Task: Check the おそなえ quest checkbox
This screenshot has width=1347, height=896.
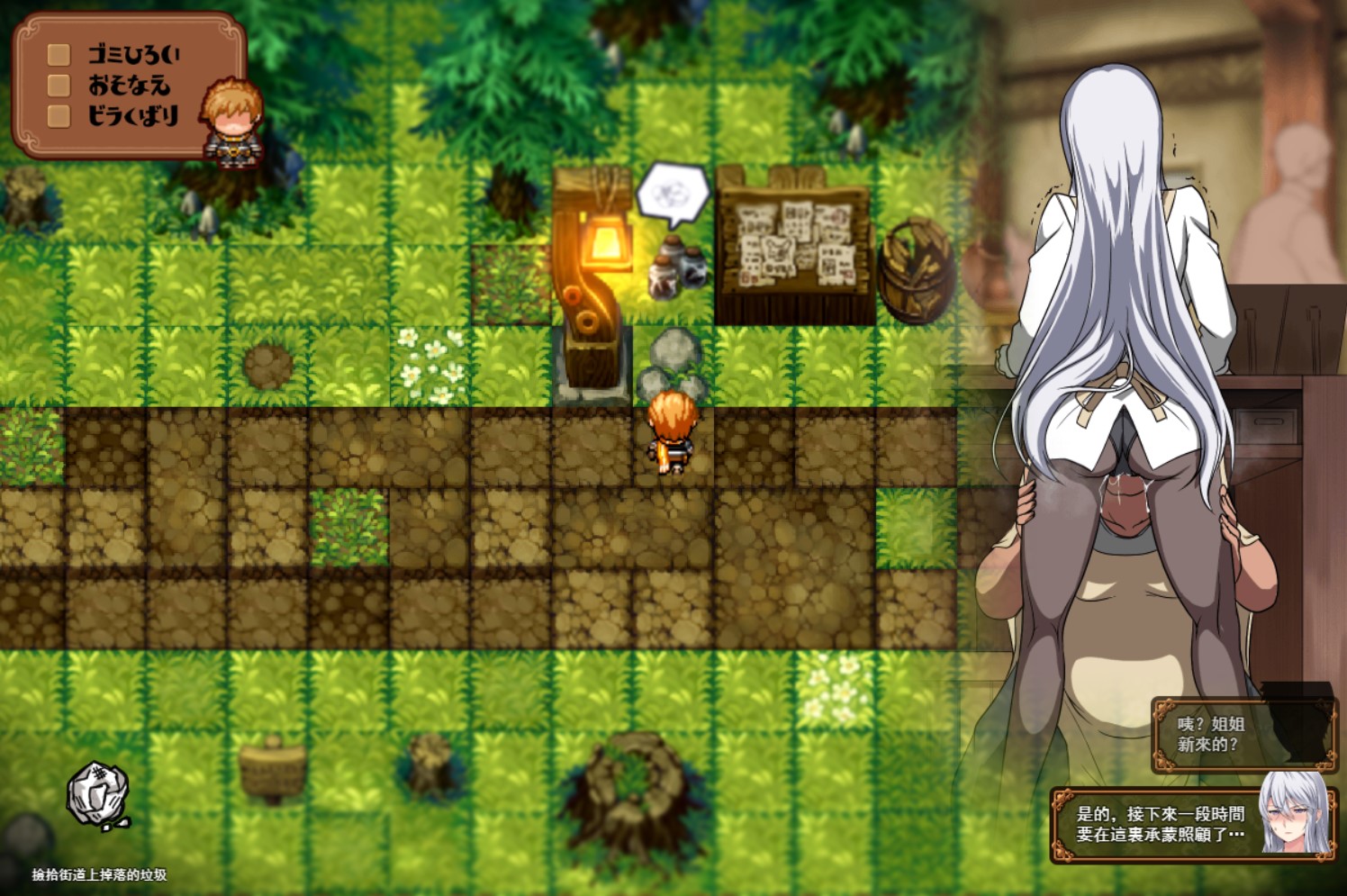Action: (58, 84)
